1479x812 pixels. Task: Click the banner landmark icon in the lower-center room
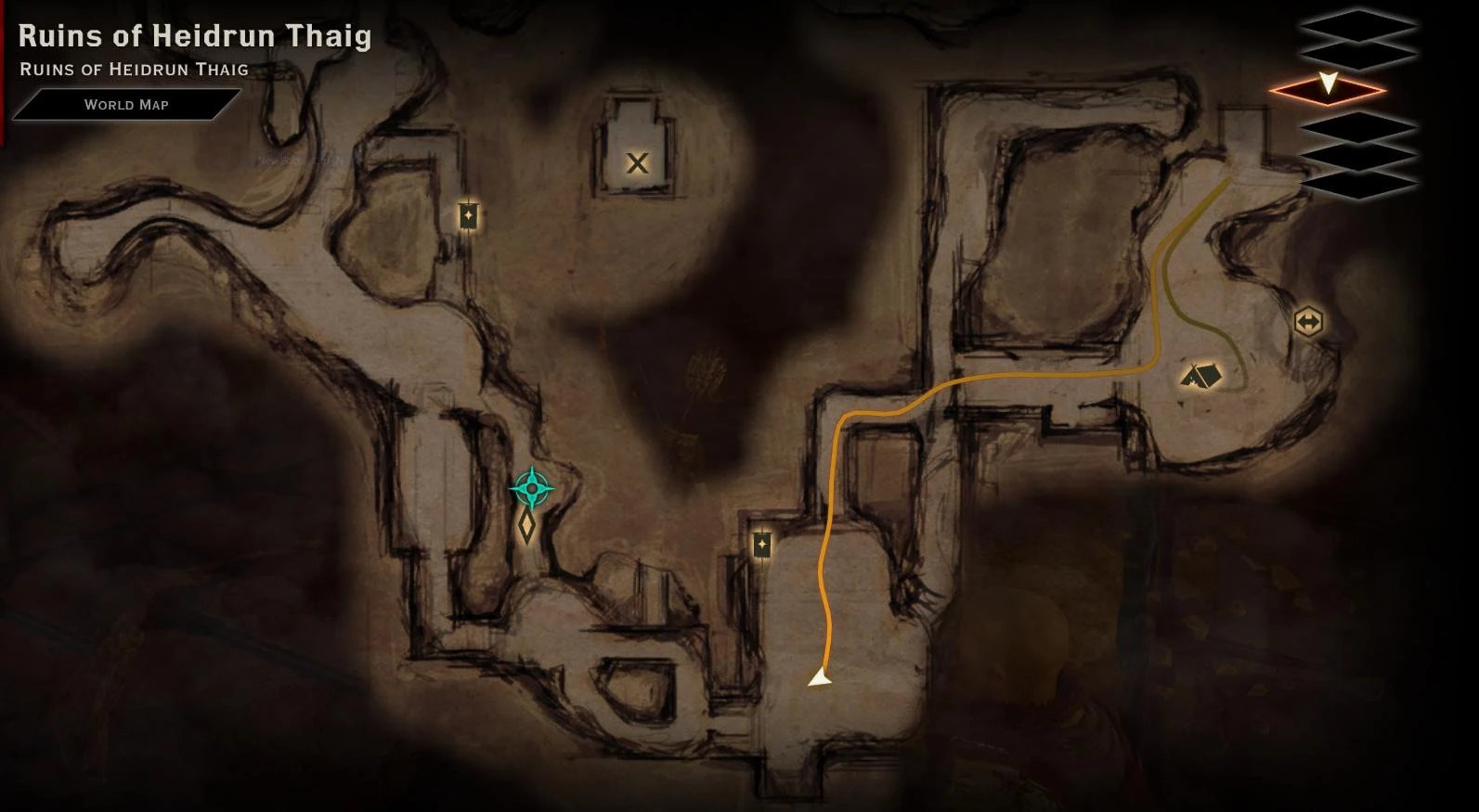point(761,543)
